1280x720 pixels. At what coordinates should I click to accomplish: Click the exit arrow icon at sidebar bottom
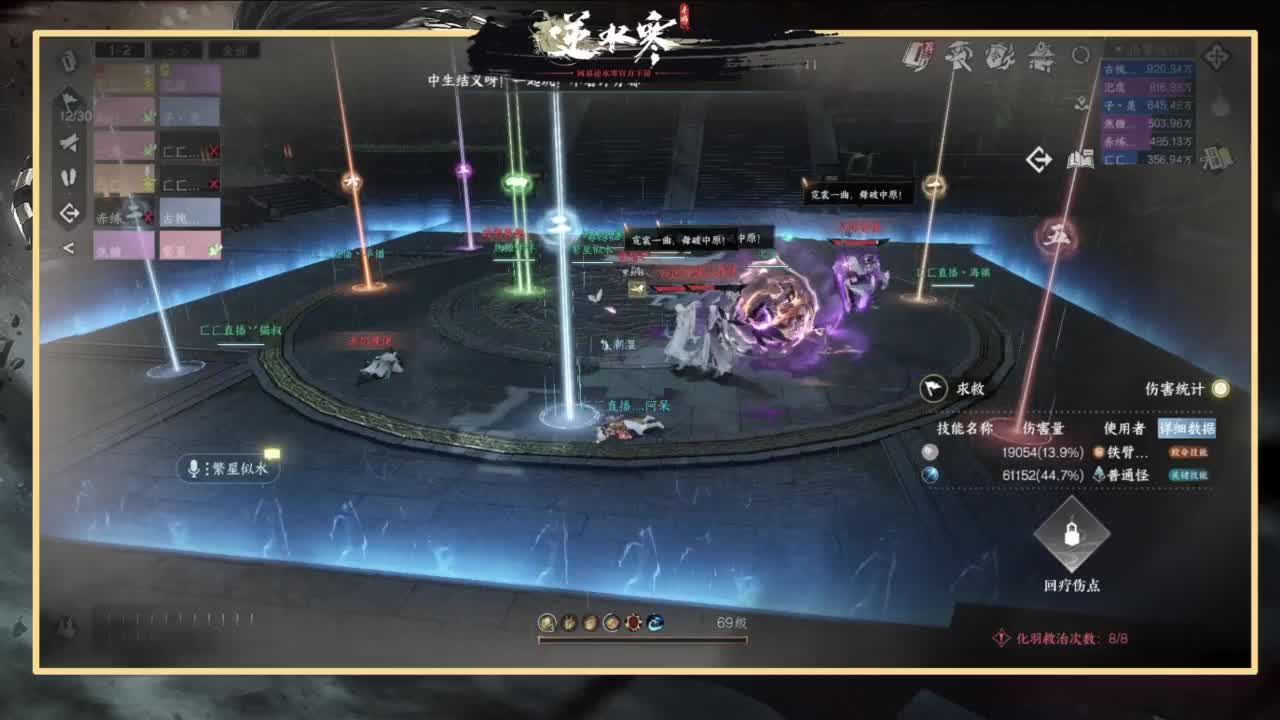[71, 210]
